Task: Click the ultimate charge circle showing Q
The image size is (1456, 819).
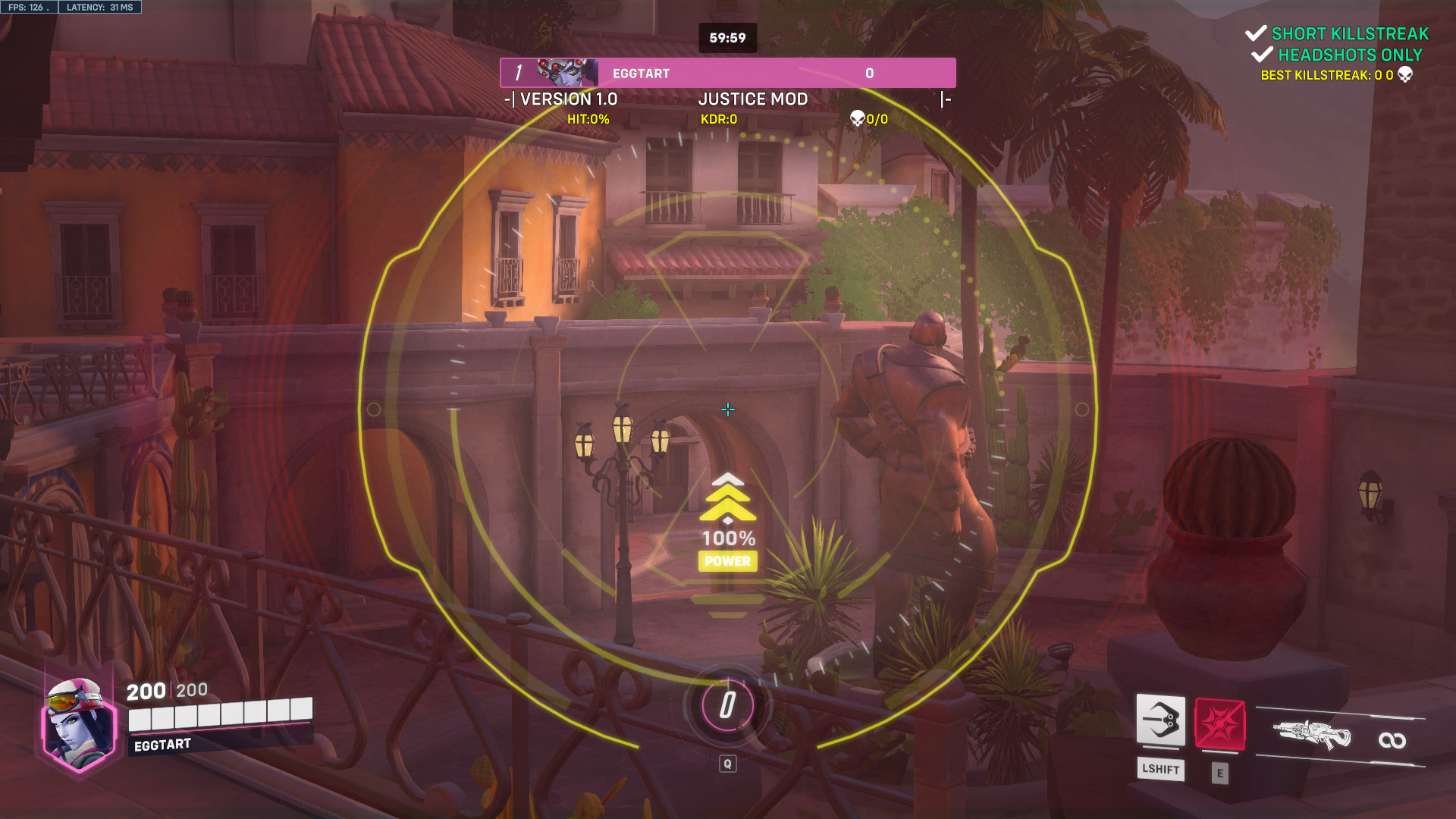Action: (x=727, y=707)
